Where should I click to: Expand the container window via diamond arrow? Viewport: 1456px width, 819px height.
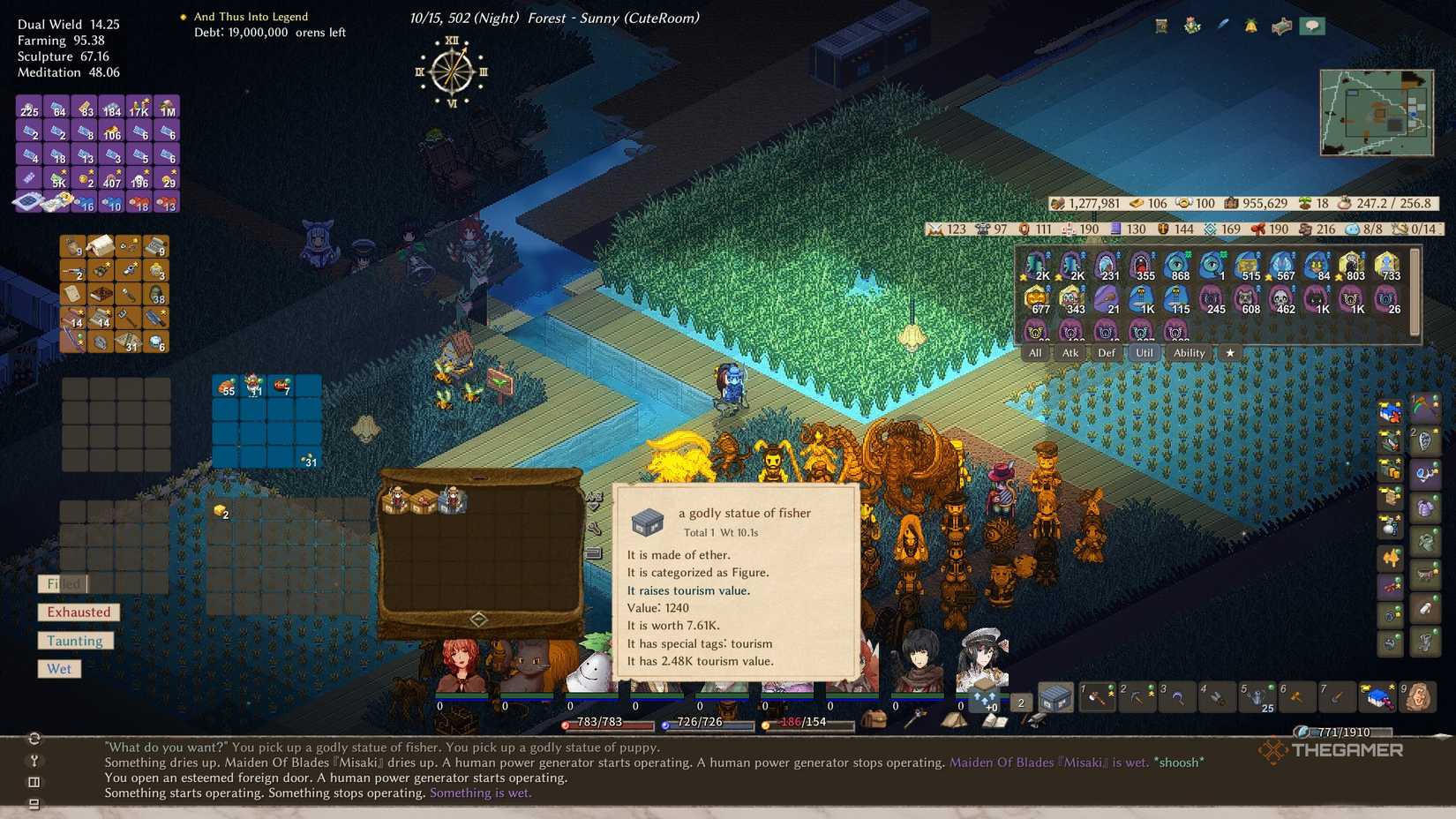[479, 620]
